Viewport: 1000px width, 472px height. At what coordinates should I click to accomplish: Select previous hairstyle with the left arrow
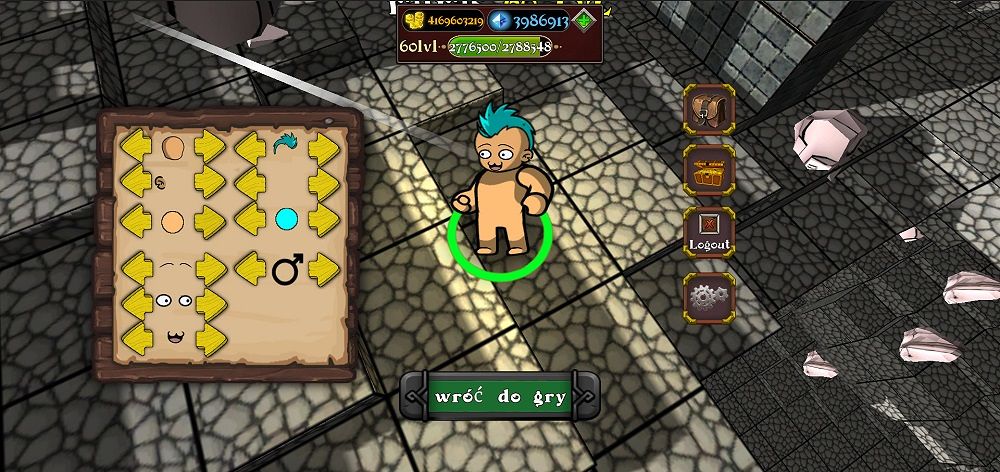(x=251, y=147)
